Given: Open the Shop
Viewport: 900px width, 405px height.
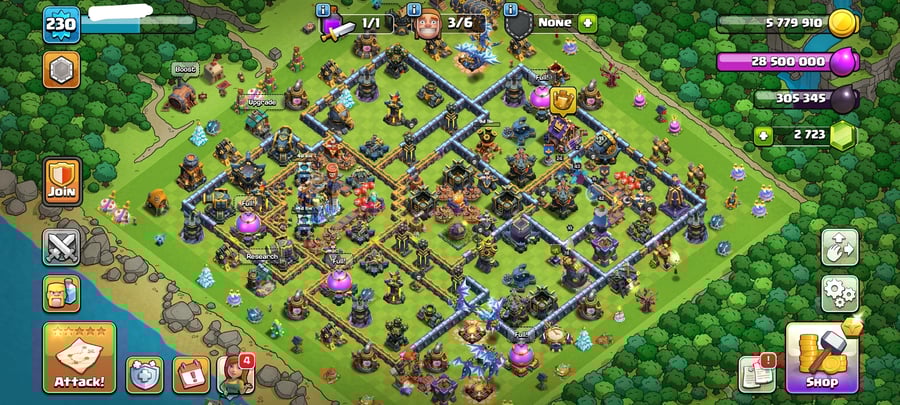Looking at the screenshot, I should (822, 356).
